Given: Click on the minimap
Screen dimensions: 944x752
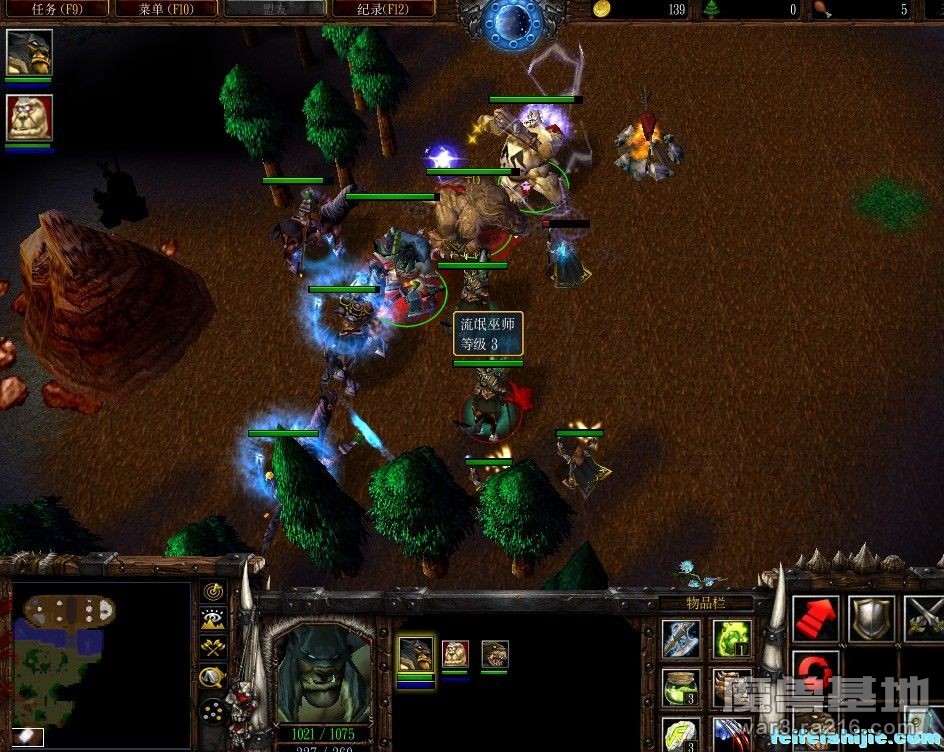Looking at the screenshot, I should click(100, 662).
